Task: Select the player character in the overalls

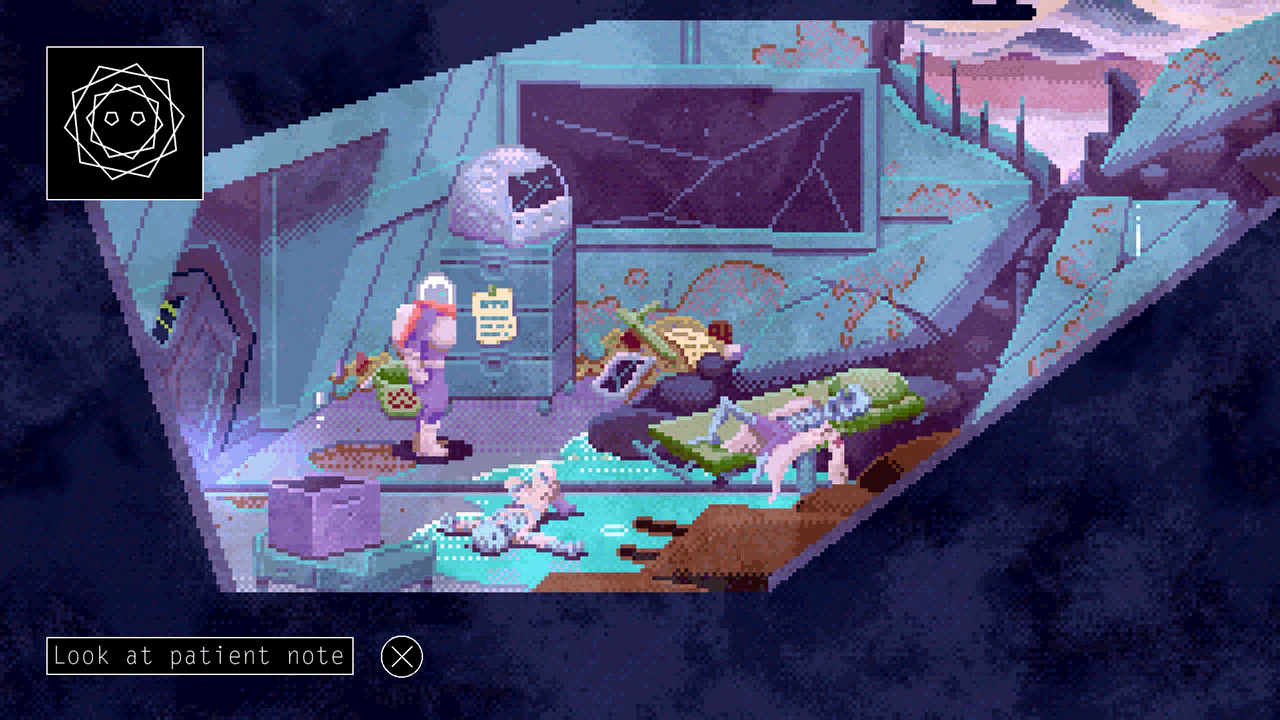Action: point(425,360)
